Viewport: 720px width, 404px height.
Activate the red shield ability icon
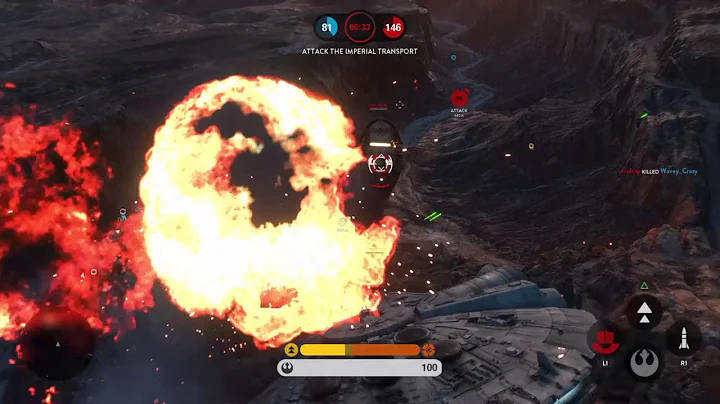[605, 340]
